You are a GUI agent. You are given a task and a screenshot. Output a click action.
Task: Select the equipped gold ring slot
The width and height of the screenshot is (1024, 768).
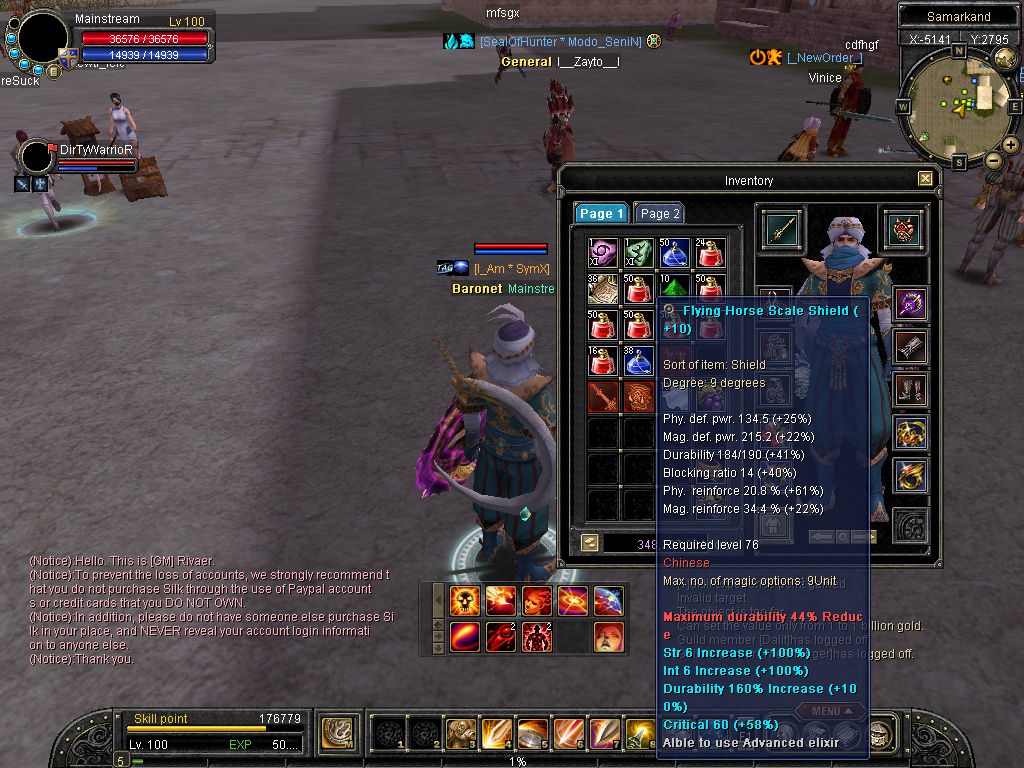(x=909, y=476)
